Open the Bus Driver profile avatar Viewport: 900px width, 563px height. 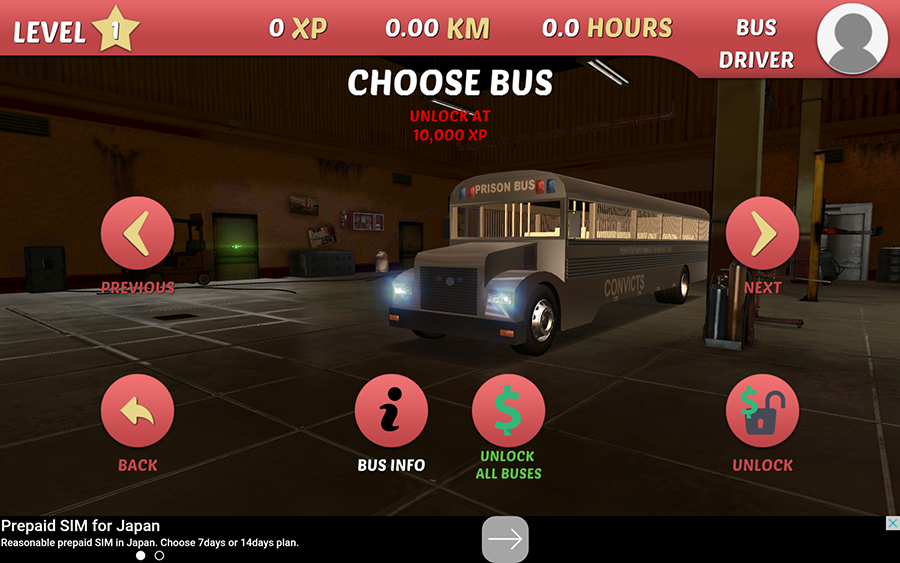[853, 38]
